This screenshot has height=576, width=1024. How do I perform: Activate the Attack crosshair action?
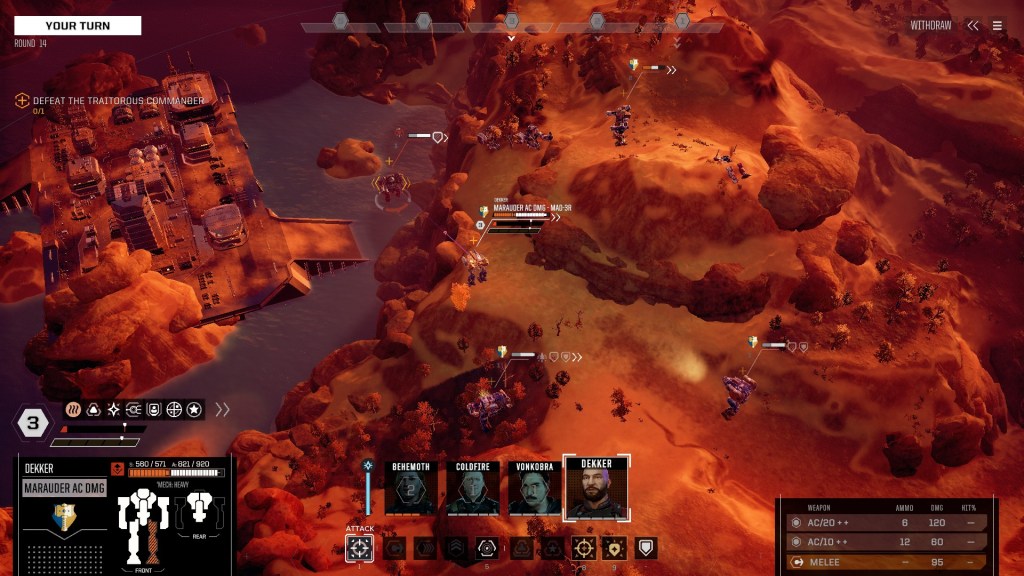coord(359,548)
